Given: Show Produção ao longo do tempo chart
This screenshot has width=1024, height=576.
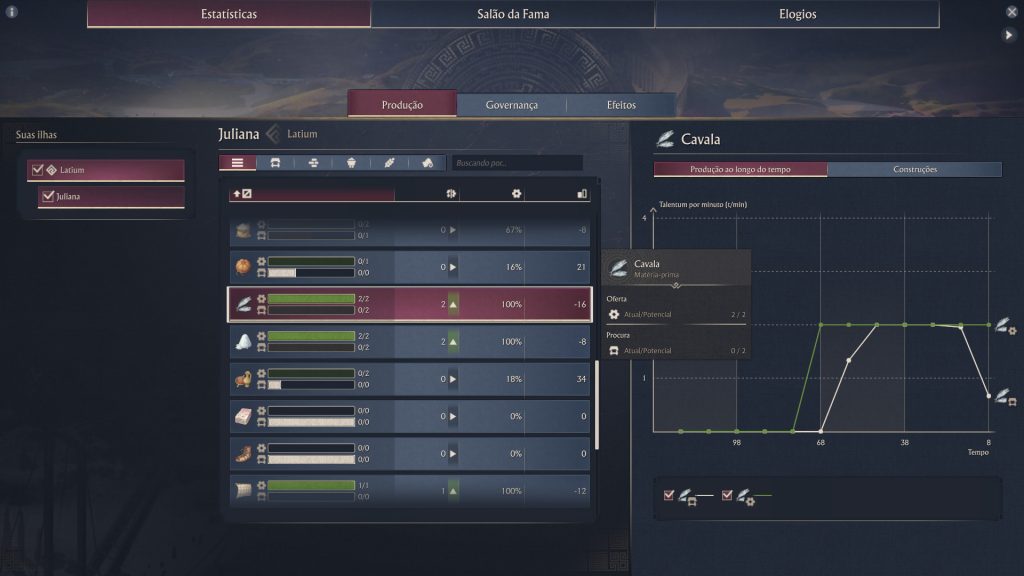Looking at the screenshot, I should [x=740, y=169].
